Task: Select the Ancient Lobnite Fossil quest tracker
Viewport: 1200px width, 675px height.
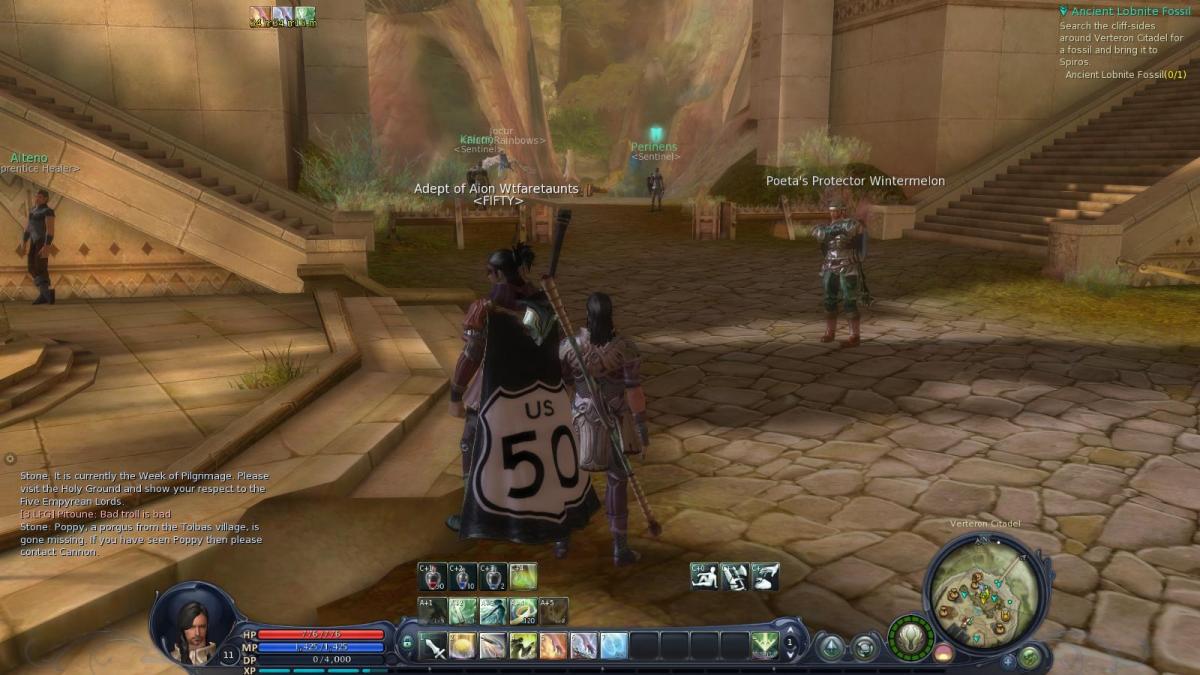Action: point(1124,12)
